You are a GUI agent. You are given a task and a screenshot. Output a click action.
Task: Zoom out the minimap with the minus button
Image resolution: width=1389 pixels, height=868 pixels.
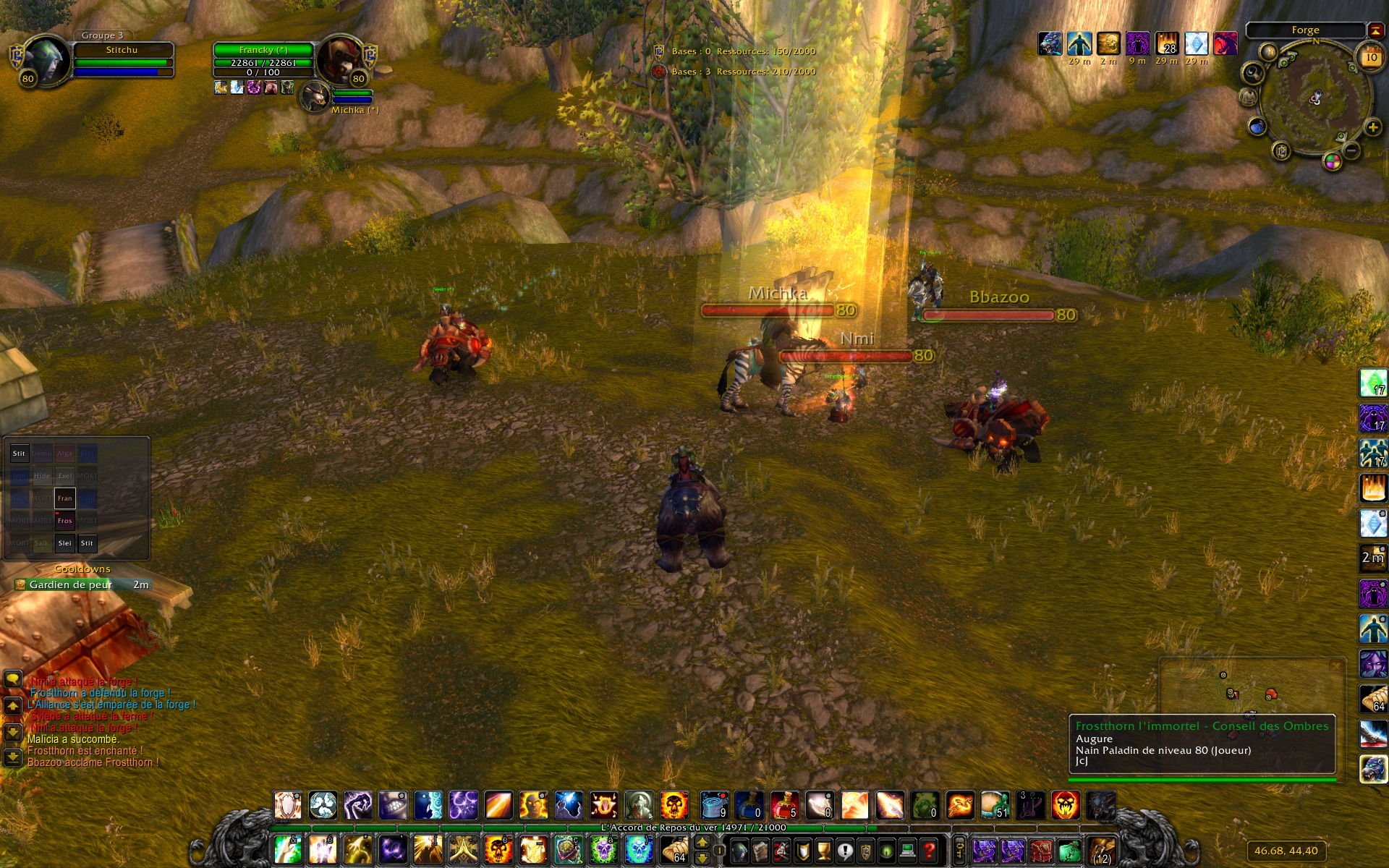tap(1351, 150)
